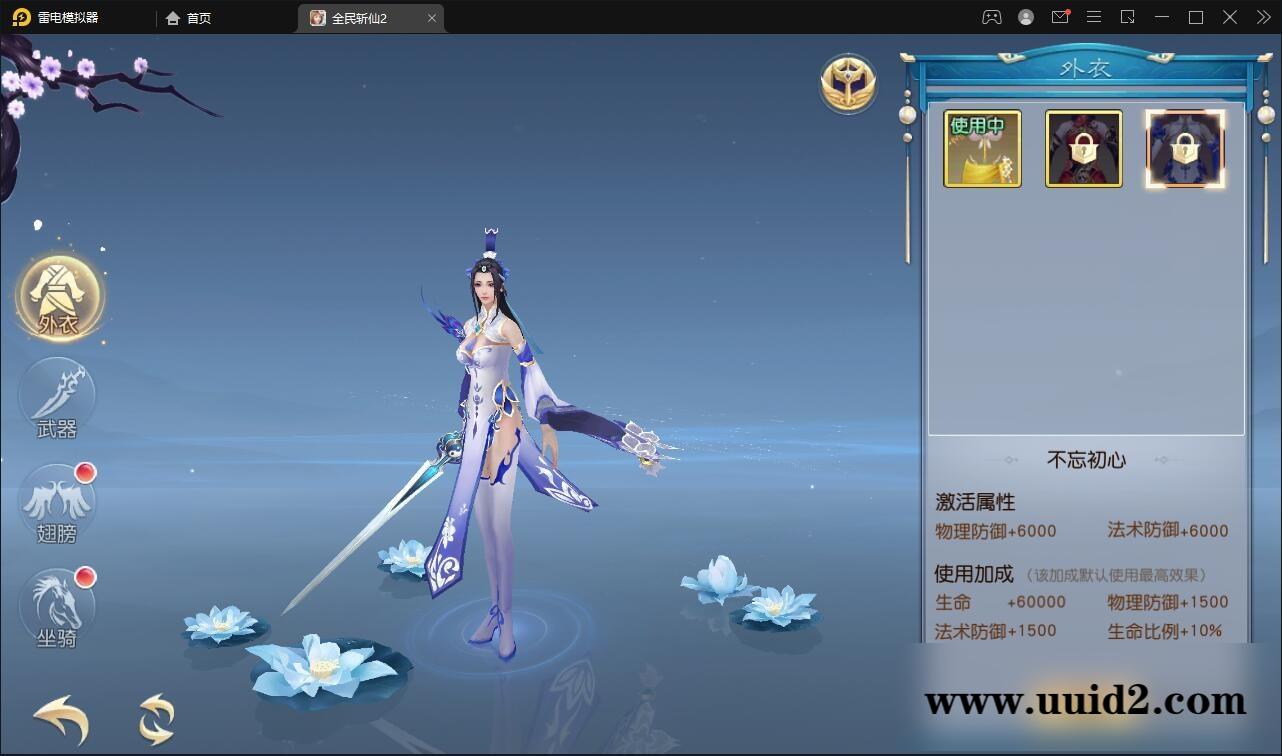Click the shrink-window icon in the emulator toolbar
1282x756 pixels.
1128,17
